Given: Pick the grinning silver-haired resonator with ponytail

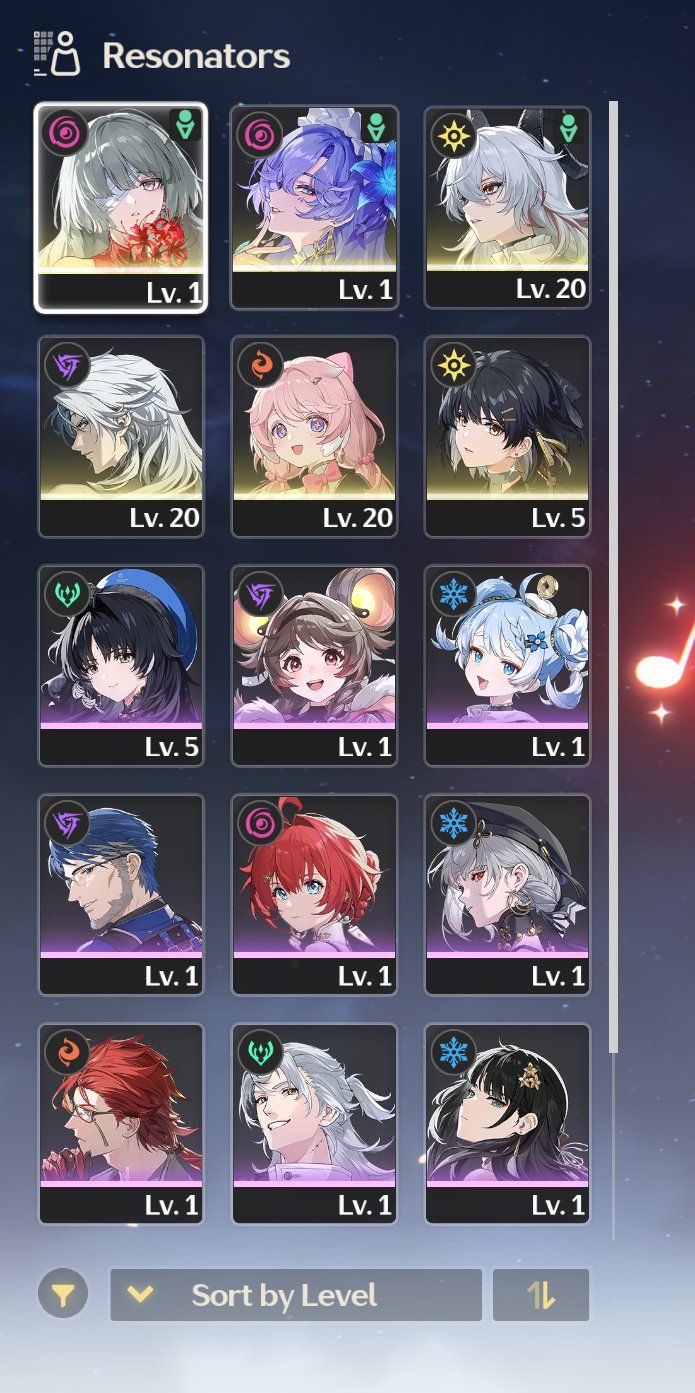Looking at the screenshot, I should (x=314, y=1123).
